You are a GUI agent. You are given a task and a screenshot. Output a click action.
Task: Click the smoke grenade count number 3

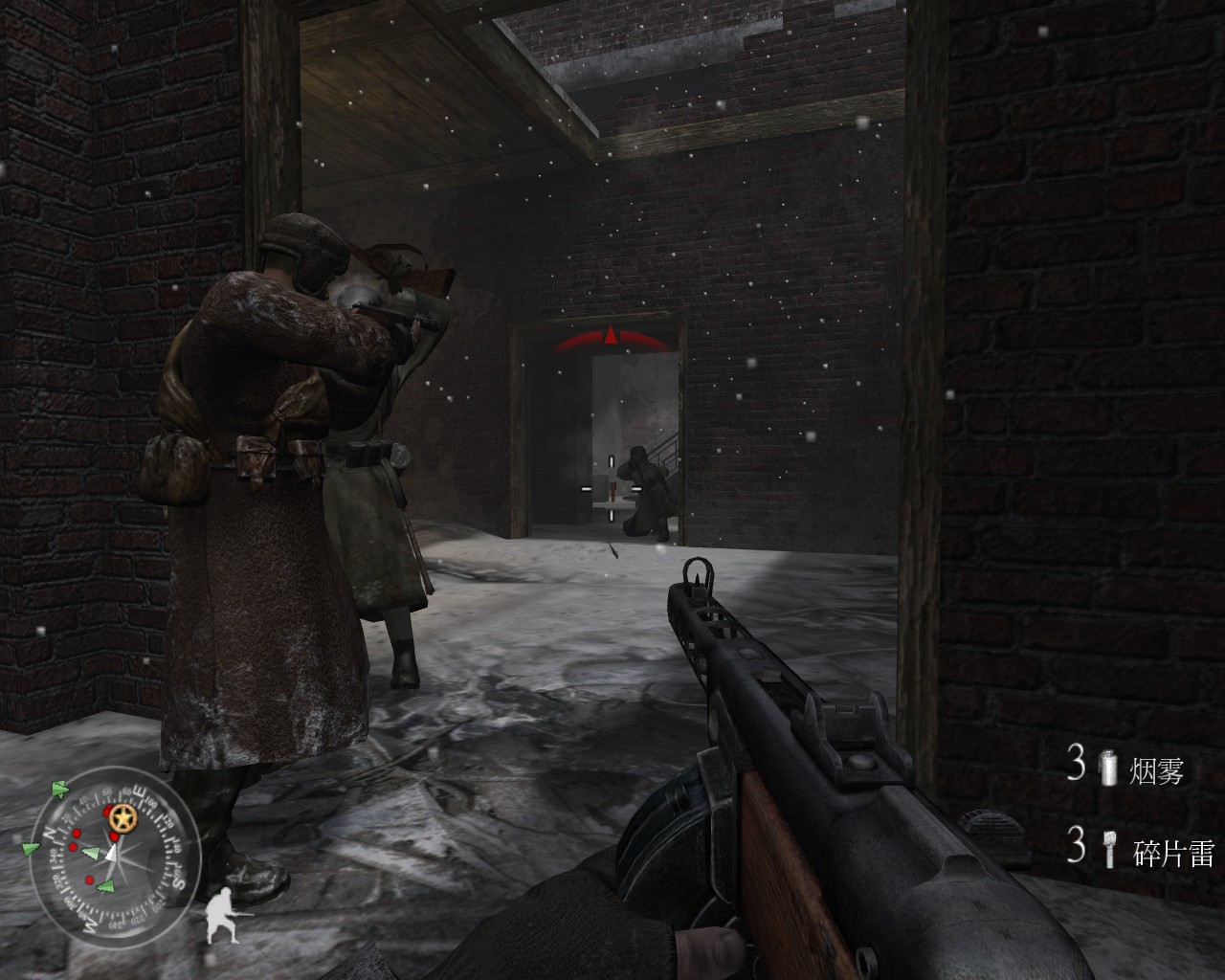point(1075,763)
